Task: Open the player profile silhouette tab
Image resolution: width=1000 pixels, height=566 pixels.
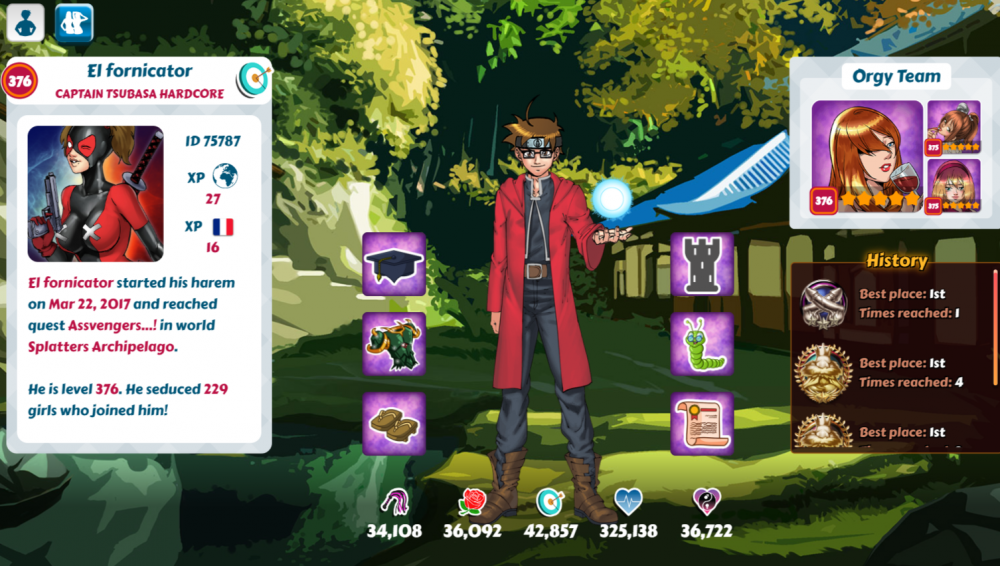Action: (x=25, y=22)
